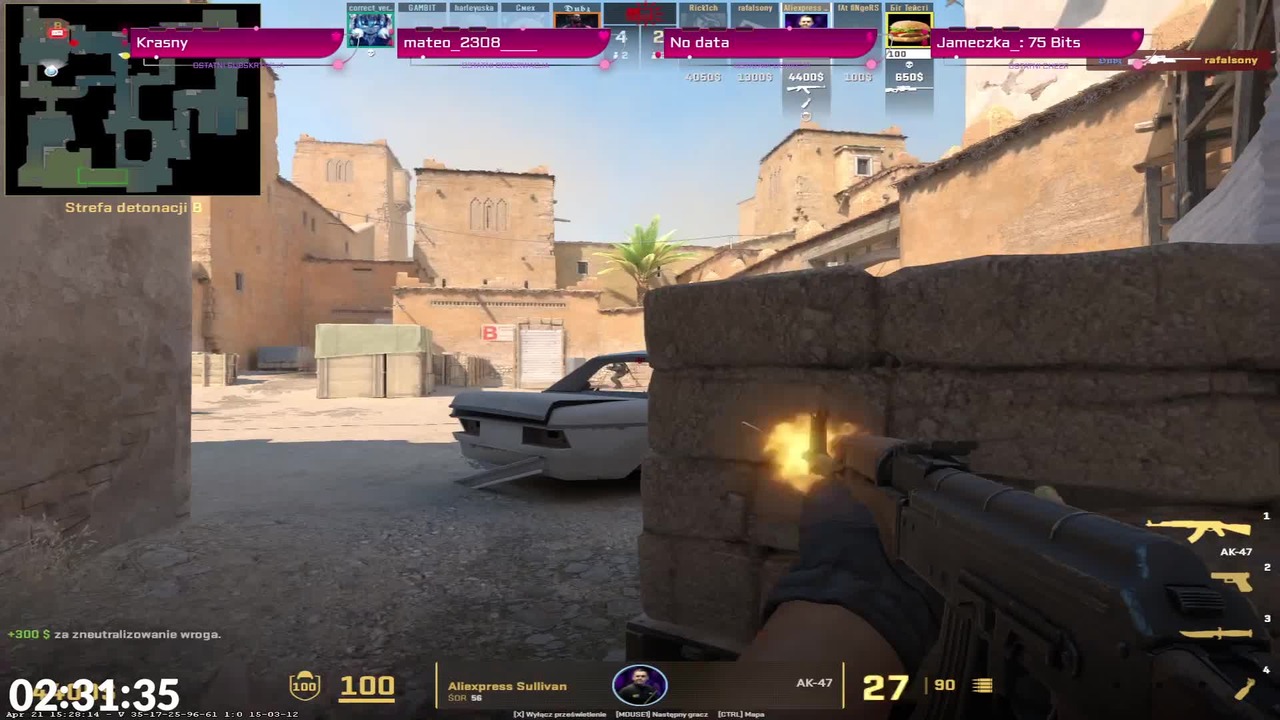Click the Jameczka_ 75 Bits banner
Screen dimensions: 1280x720
pyautogui.click(x=1035, y=43)
